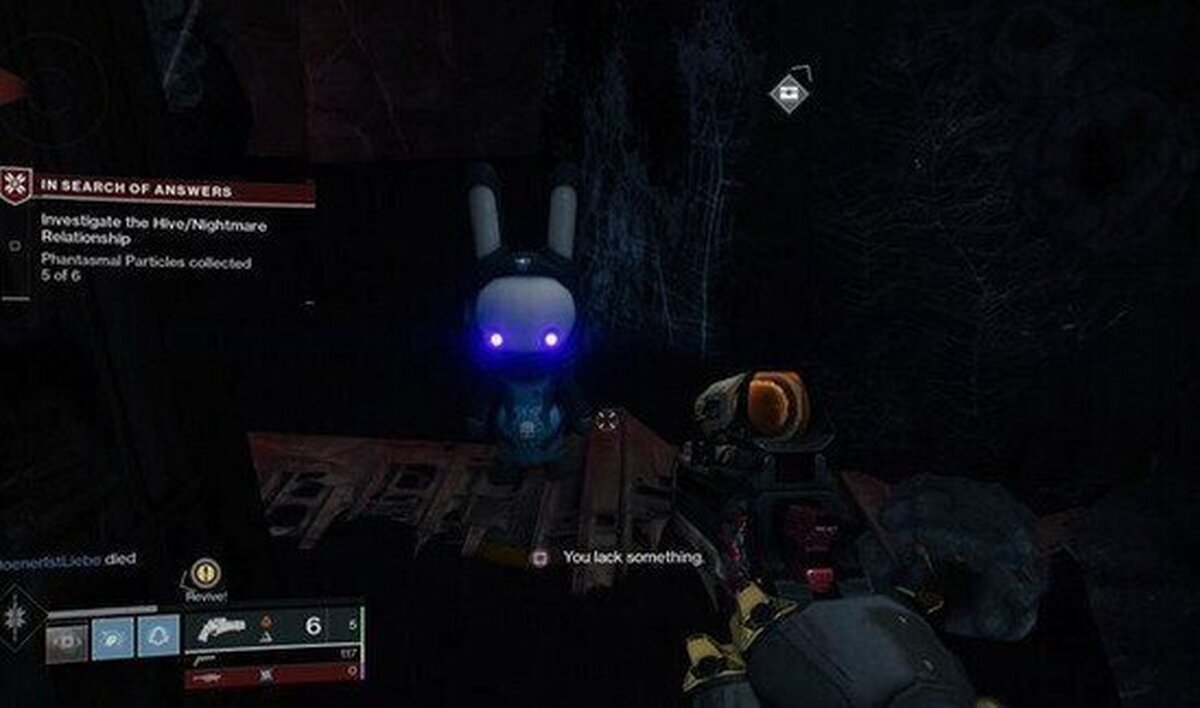Screen dimensions: 1200x708
Task: Trigger the blue melee ability icon
Action: [x=113, y=637]
